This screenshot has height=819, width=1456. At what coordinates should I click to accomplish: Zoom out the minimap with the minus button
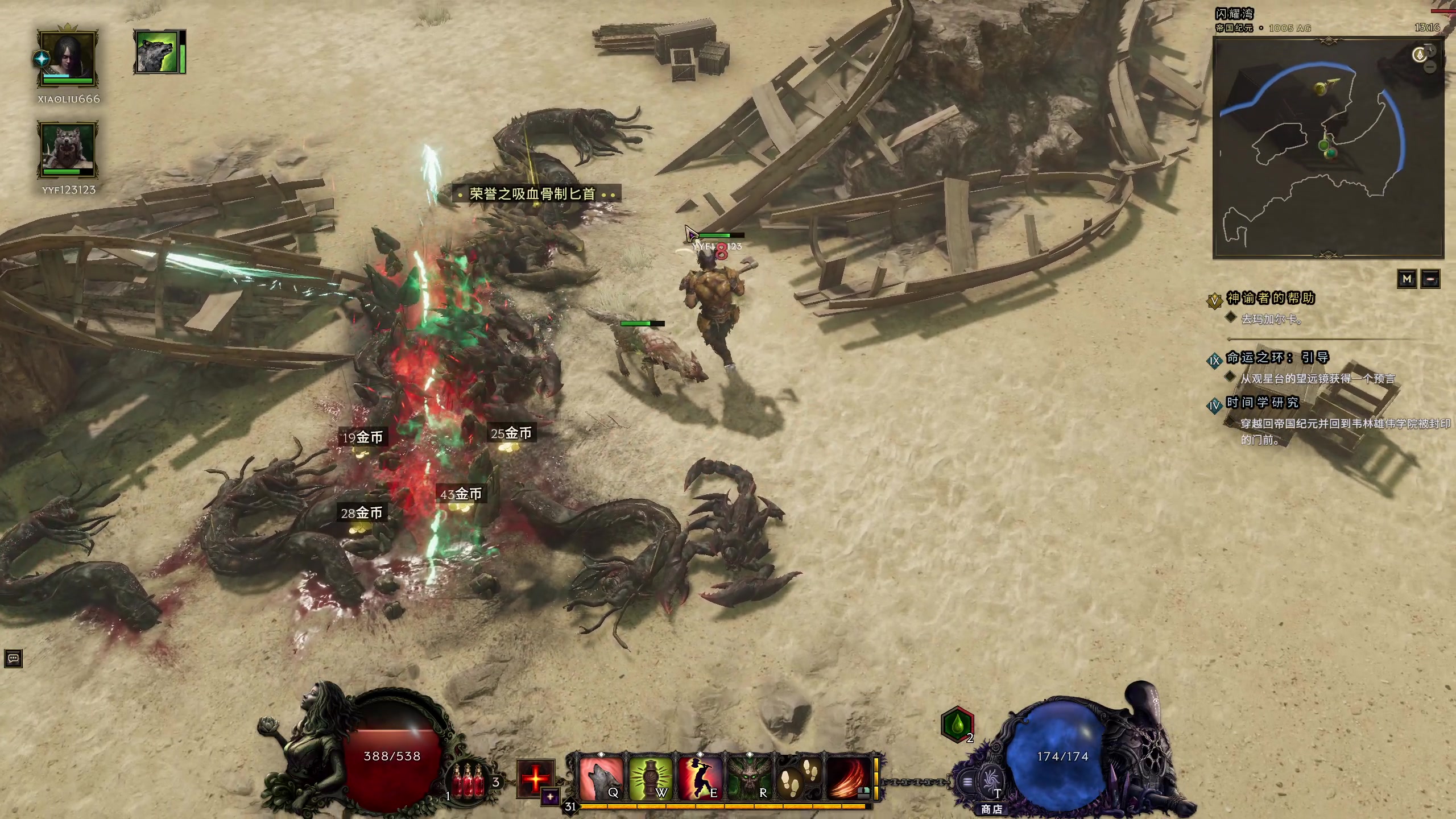pos(1430,68)
